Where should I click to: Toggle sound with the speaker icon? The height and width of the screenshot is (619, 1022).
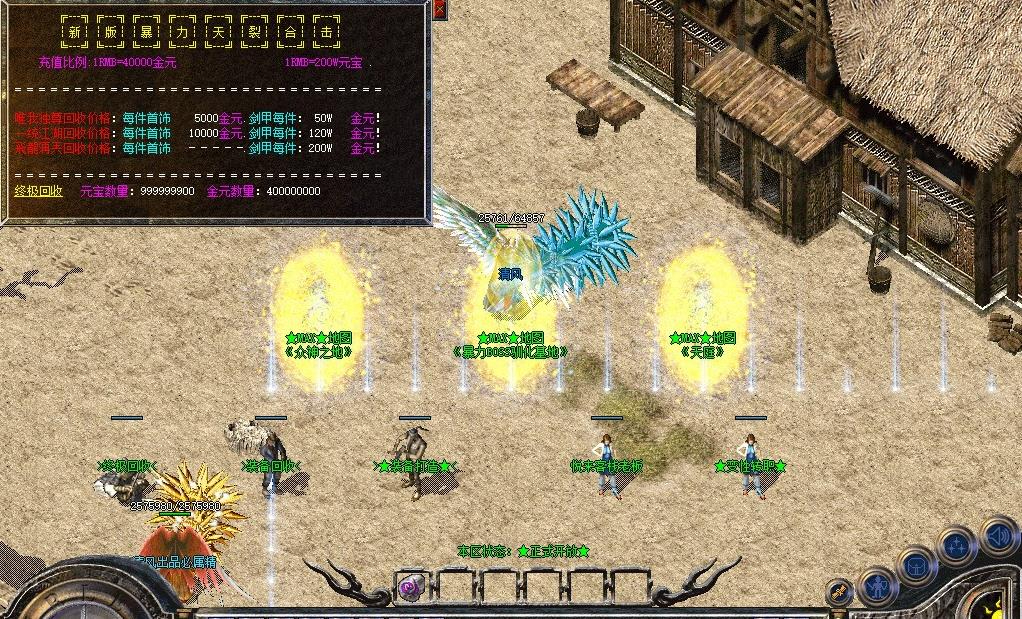pyautogui.click(x=996, y=534)
